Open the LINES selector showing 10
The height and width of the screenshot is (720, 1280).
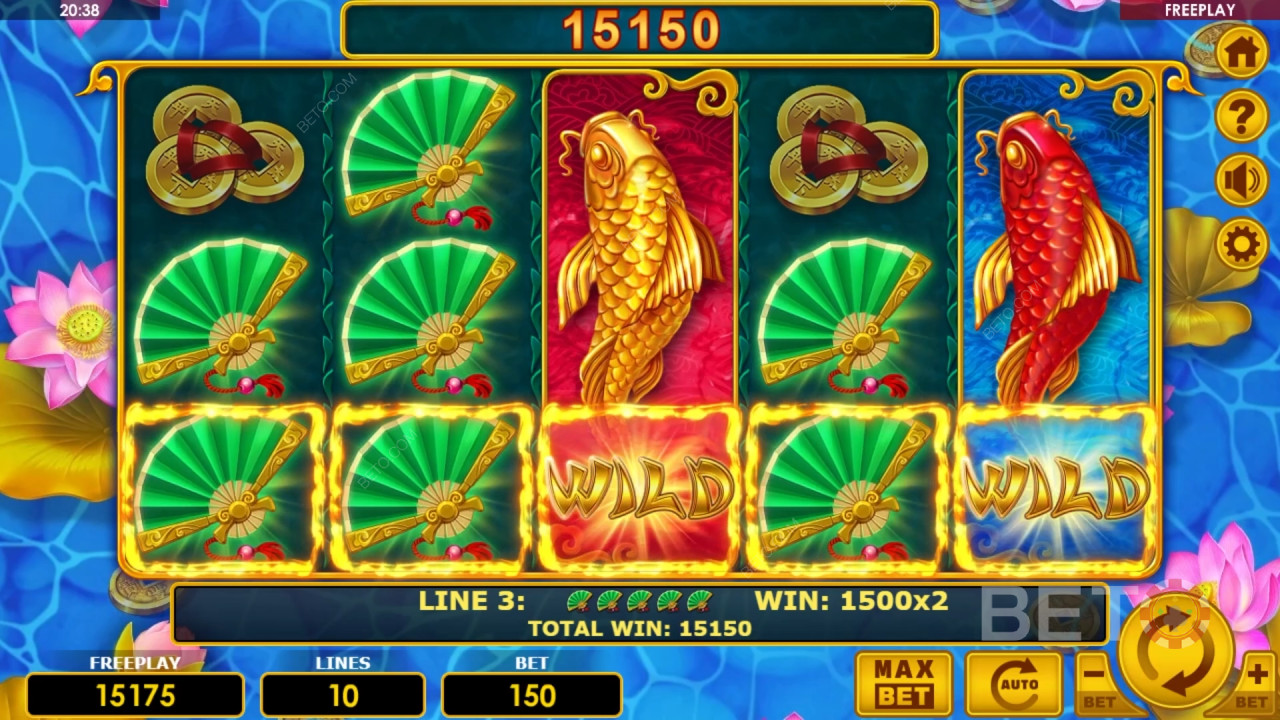click(343, 694)
